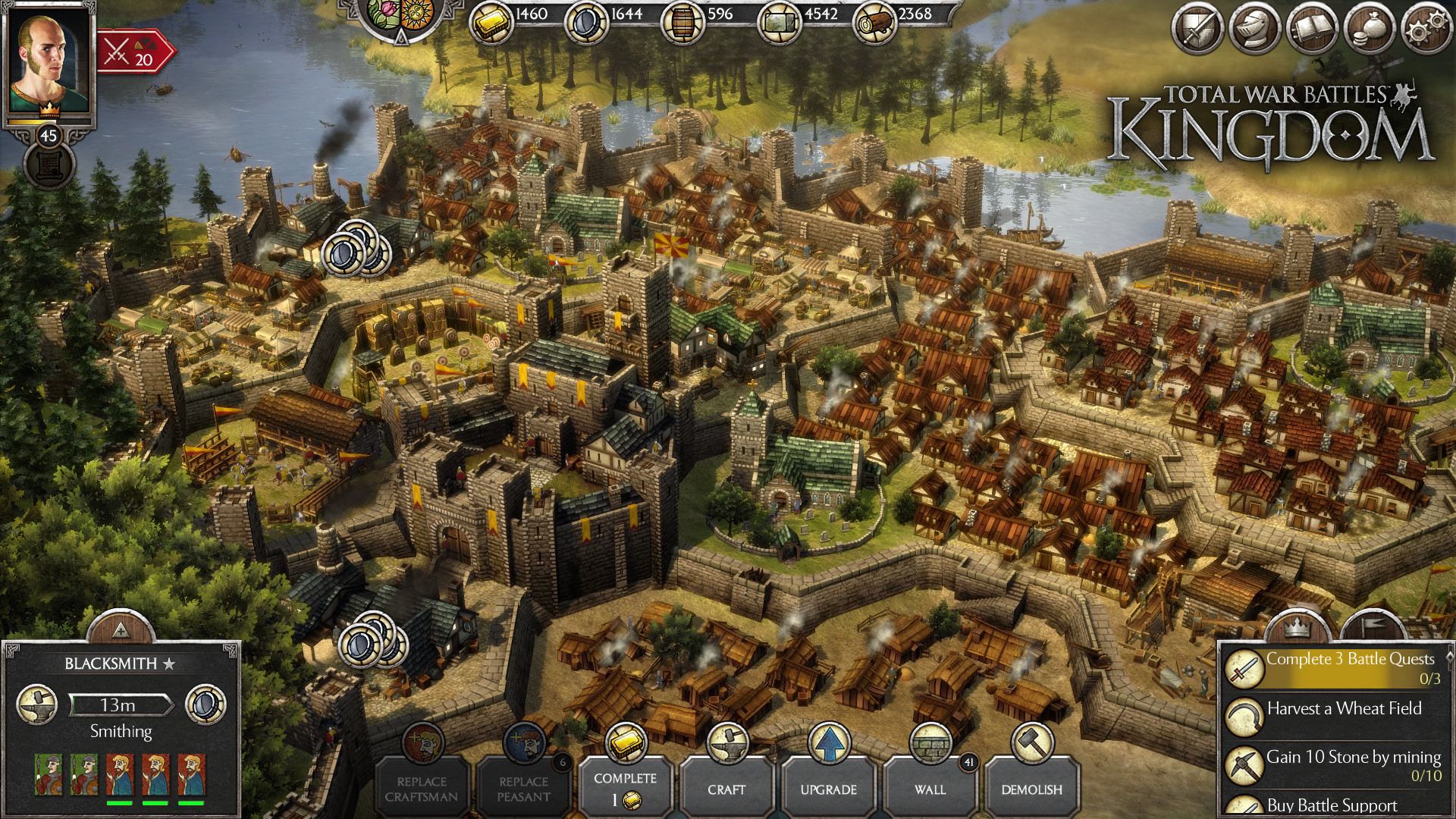Select the Wall building tool
The height and width of the screenshot is (819, 1456).
click(930, 789)
